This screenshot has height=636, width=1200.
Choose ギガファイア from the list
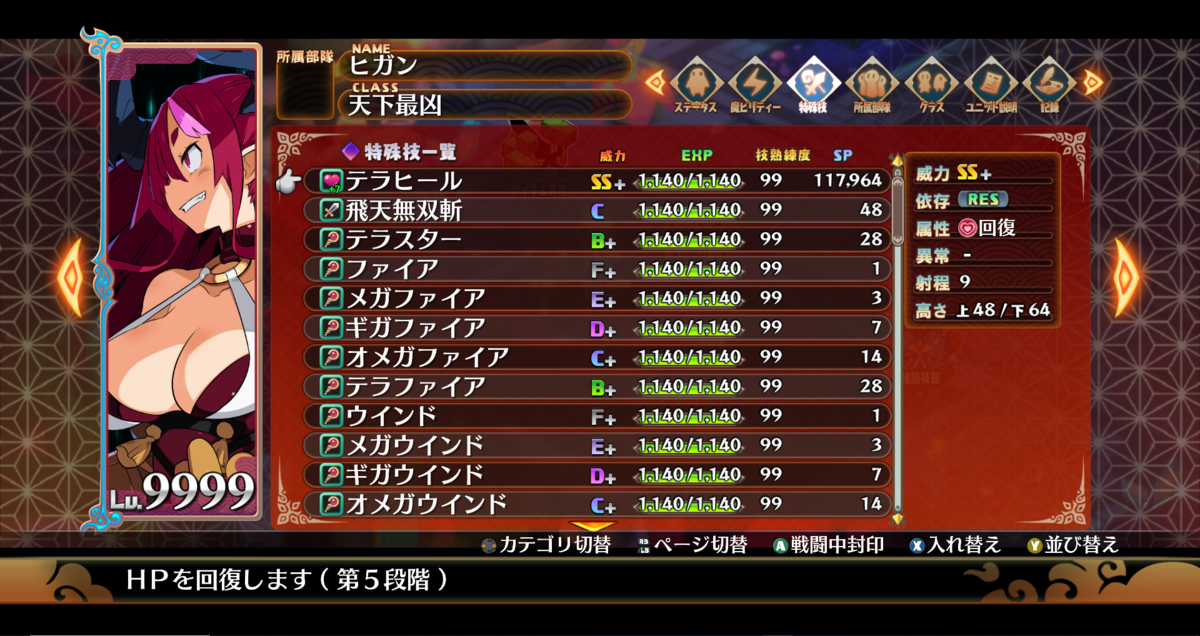tap(600, 327)
